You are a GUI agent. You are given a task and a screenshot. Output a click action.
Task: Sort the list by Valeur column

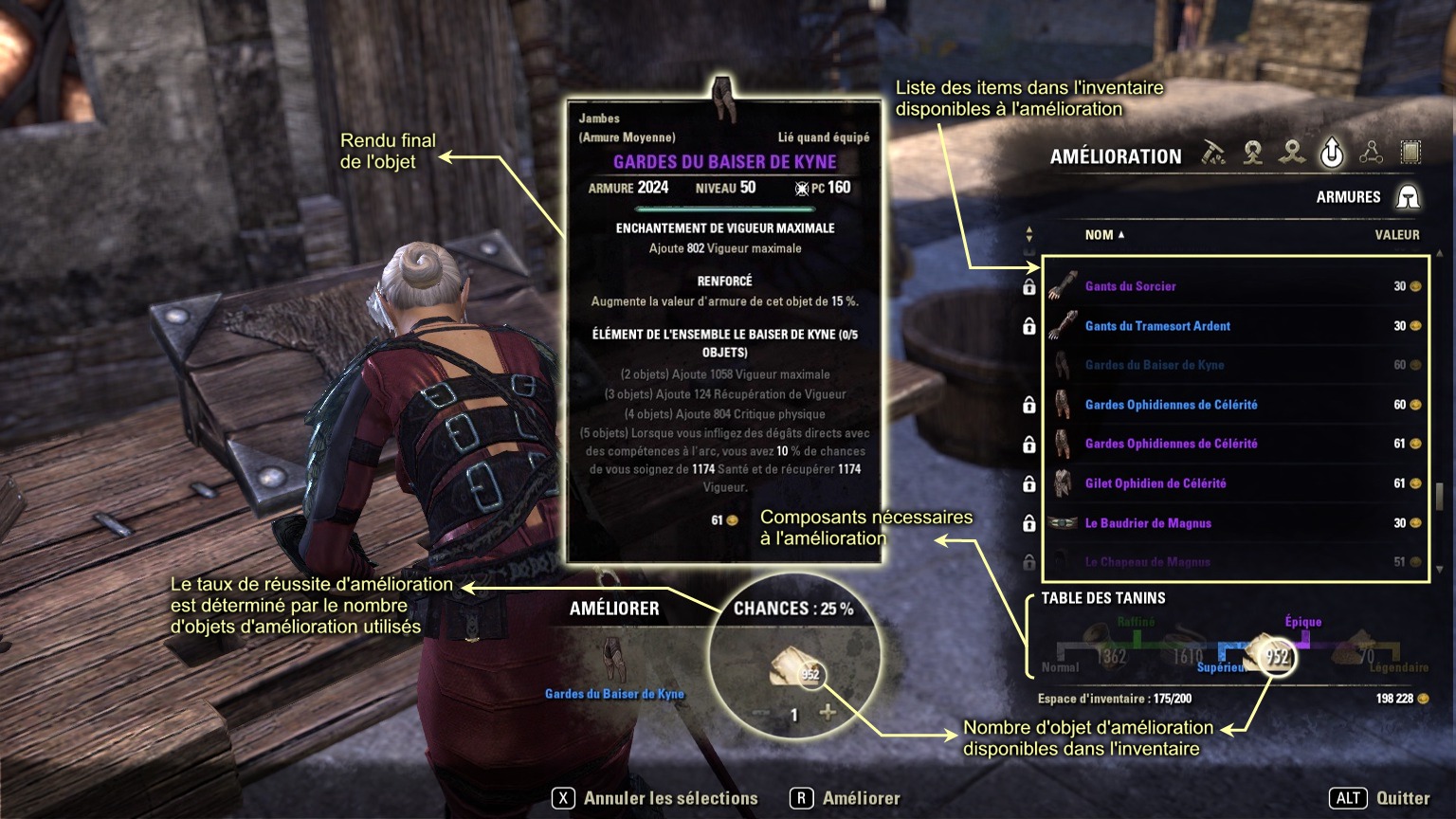tap(1396, 235)
